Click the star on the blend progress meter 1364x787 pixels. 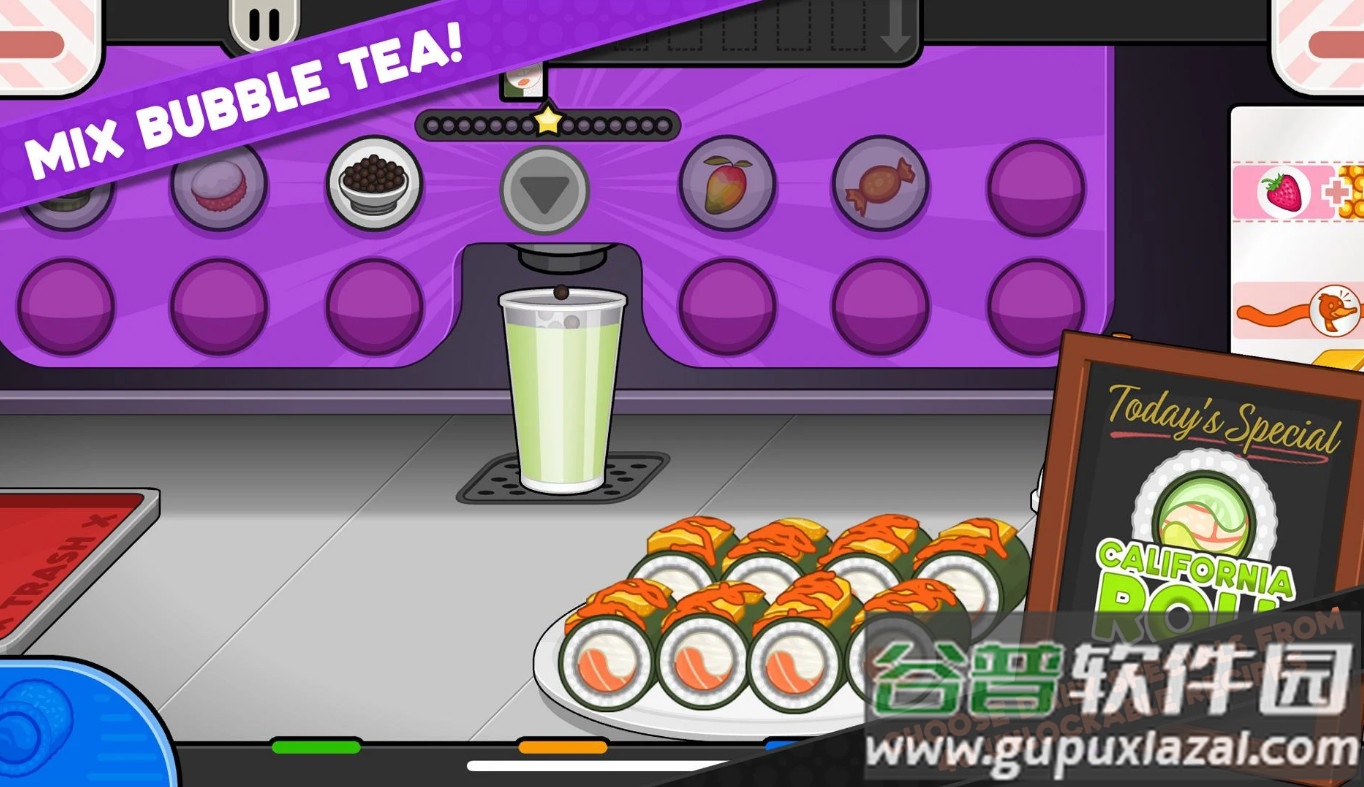(x=546, y=120)
